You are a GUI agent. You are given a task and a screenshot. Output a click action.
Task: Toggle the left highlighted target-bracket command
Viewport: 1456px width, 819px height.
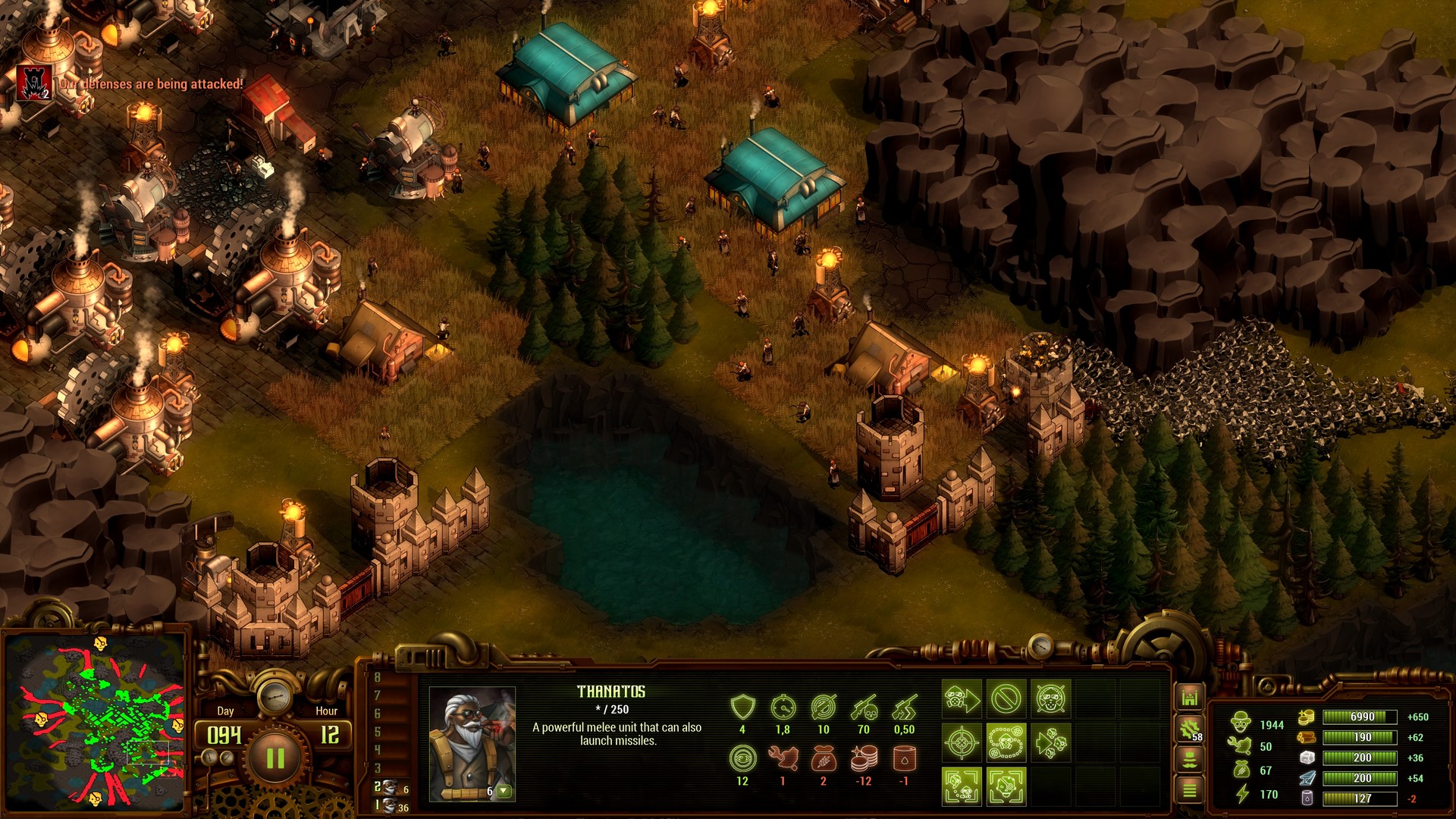coord(962,787)
